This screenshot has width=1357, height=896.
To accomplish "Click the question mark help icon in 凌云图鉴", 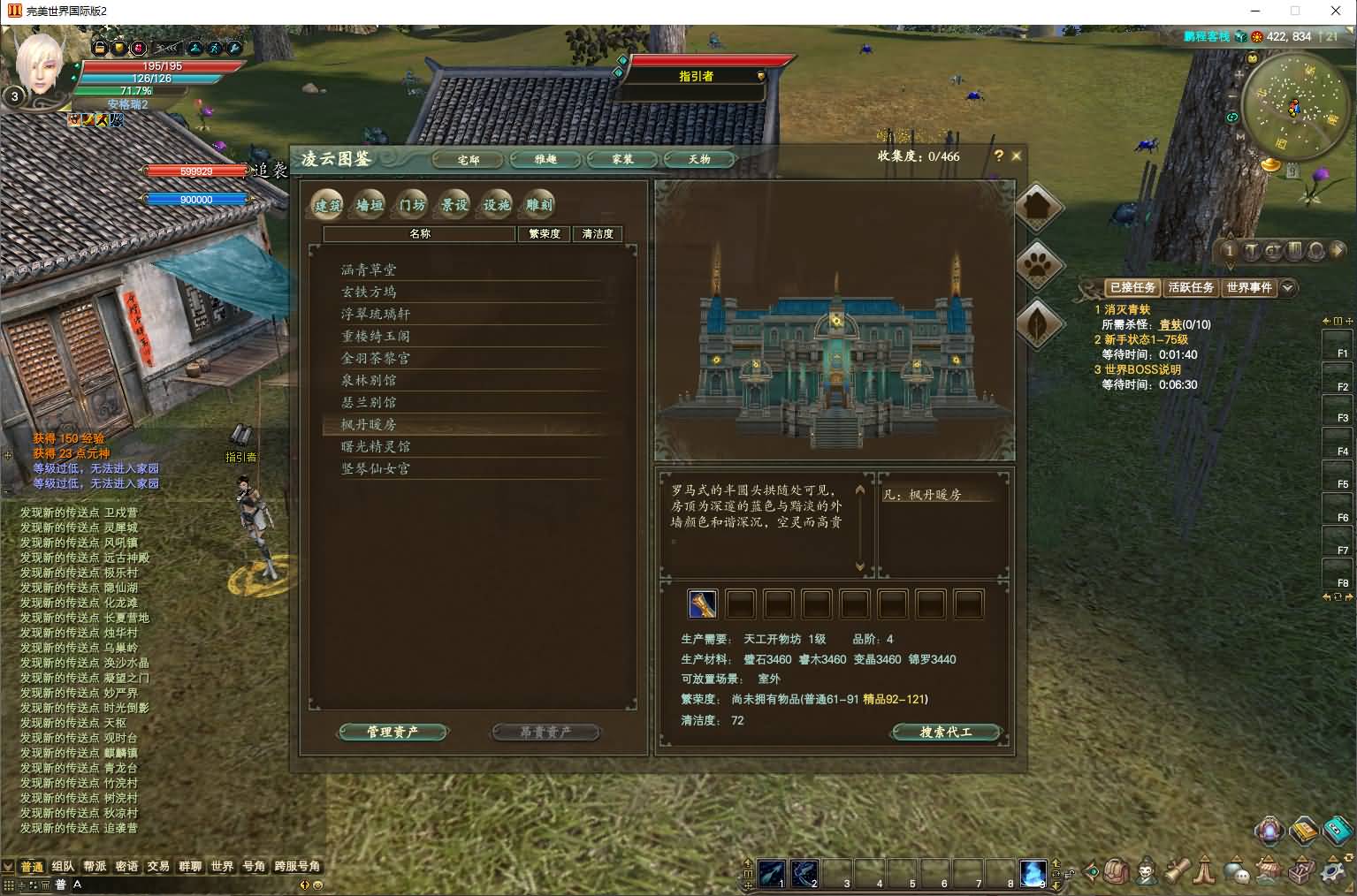I will tap(998, 156).
